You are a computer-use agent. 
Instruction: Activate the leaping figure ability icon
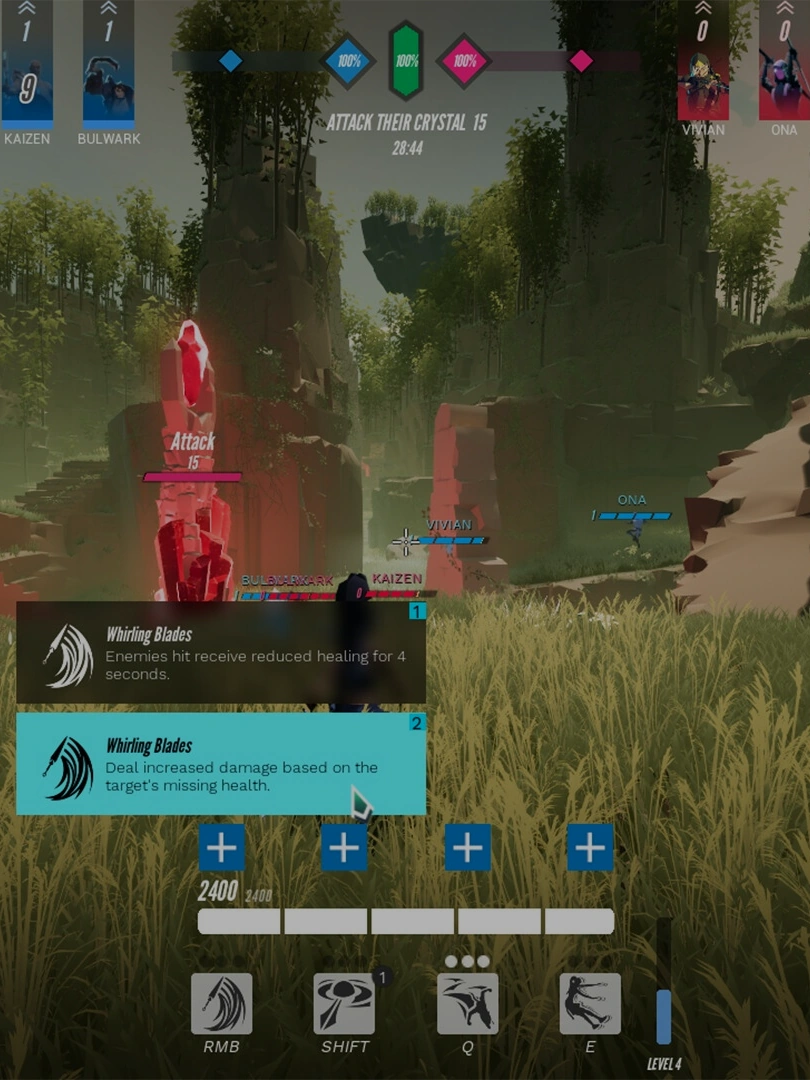pos(590,1004)
